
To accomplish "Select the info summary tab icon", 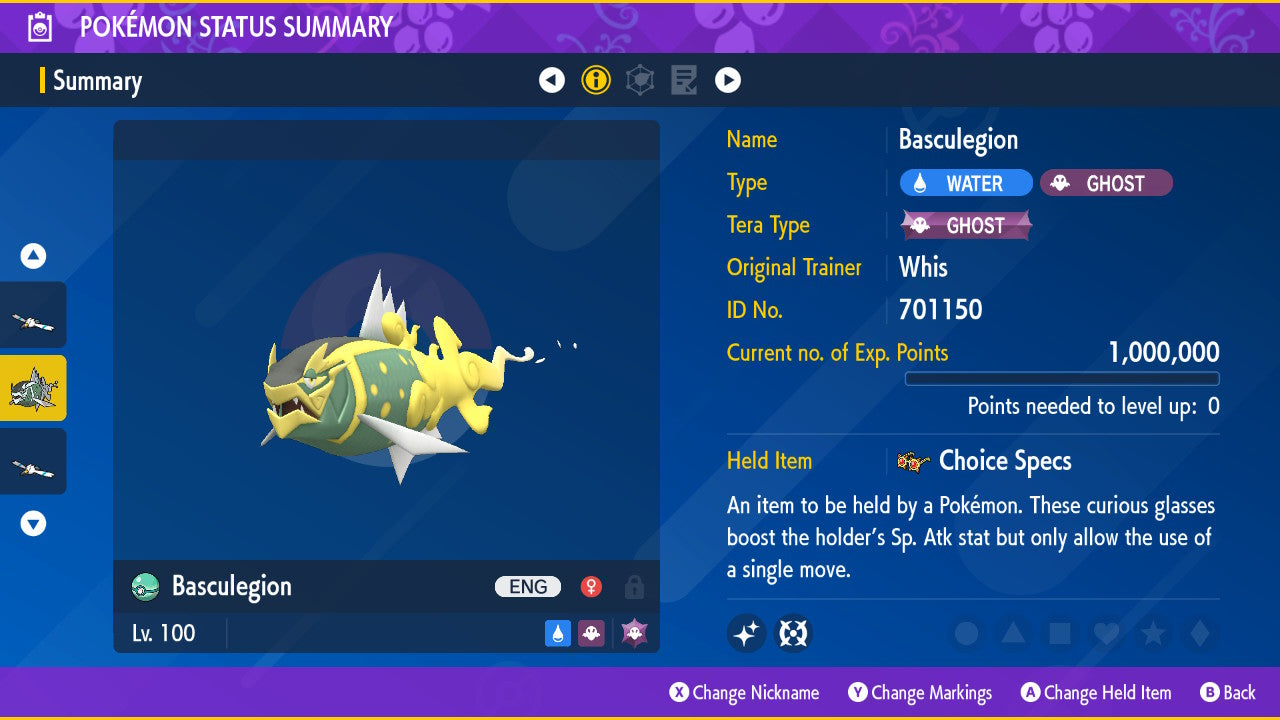I will [x=596, y=80].
